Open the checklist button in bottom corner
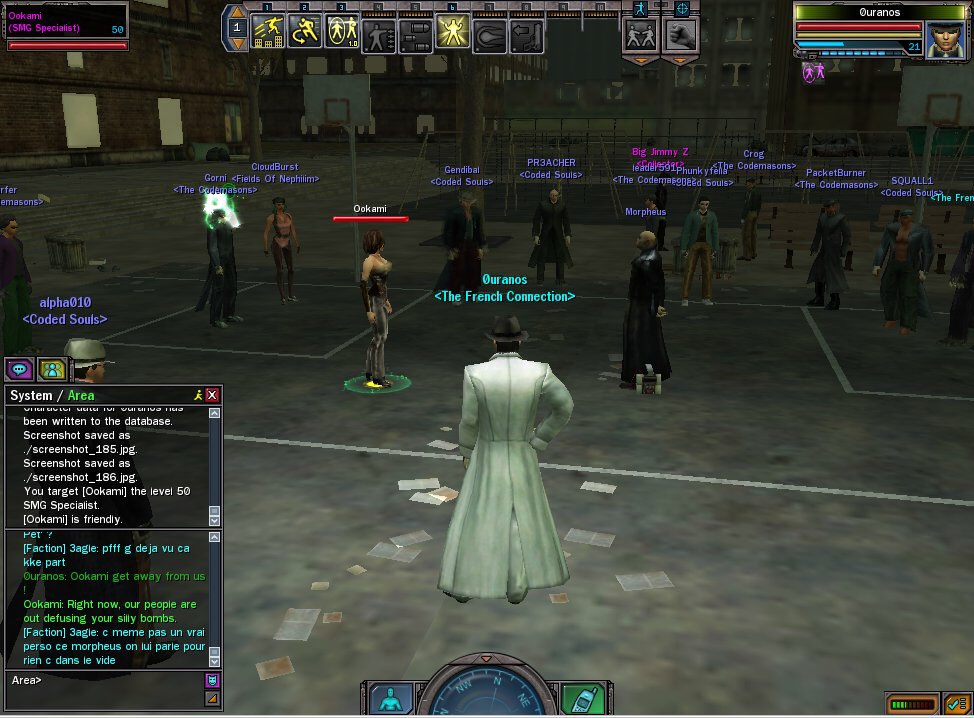 pos(954,703)
